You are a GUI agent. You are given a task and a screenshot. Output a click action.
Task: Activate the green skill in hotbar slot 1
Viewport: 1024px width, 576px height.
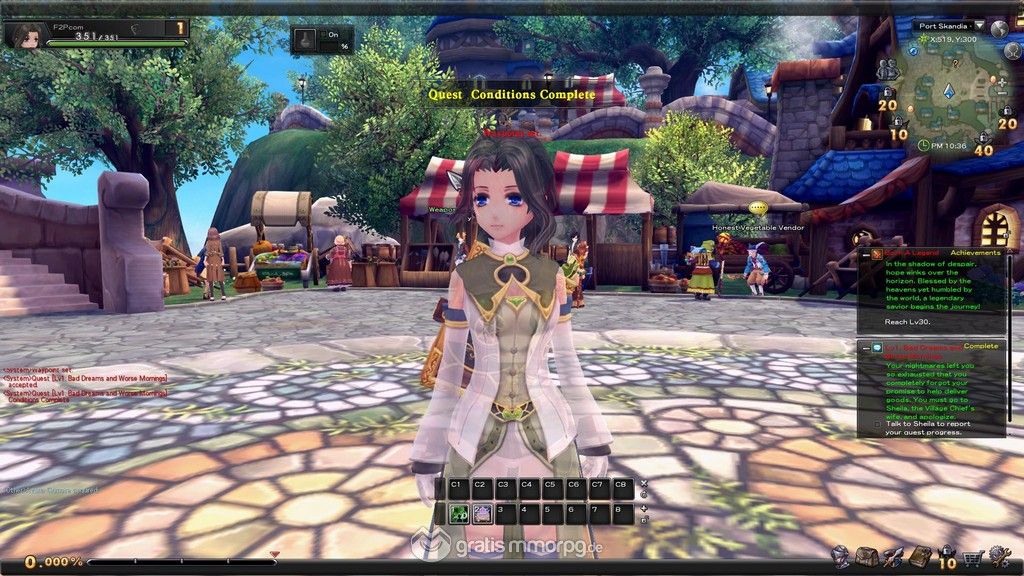click(459, 514)
